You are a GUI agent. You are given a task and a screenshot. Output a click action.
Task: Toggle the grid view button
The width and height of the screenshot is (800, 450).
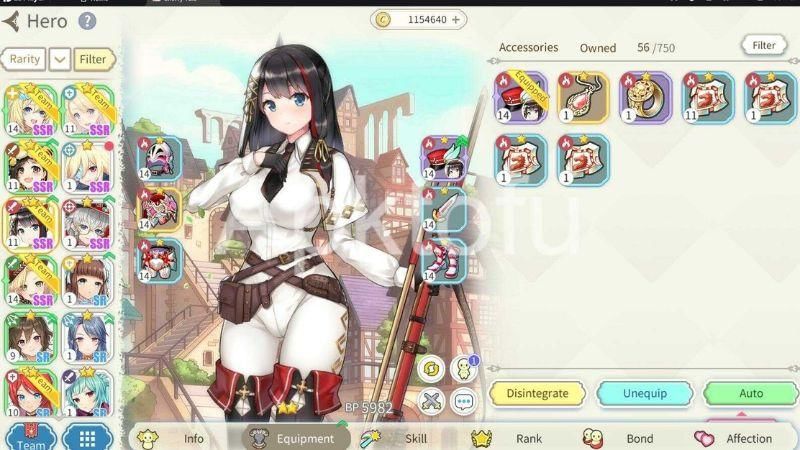tap(87, 438)
